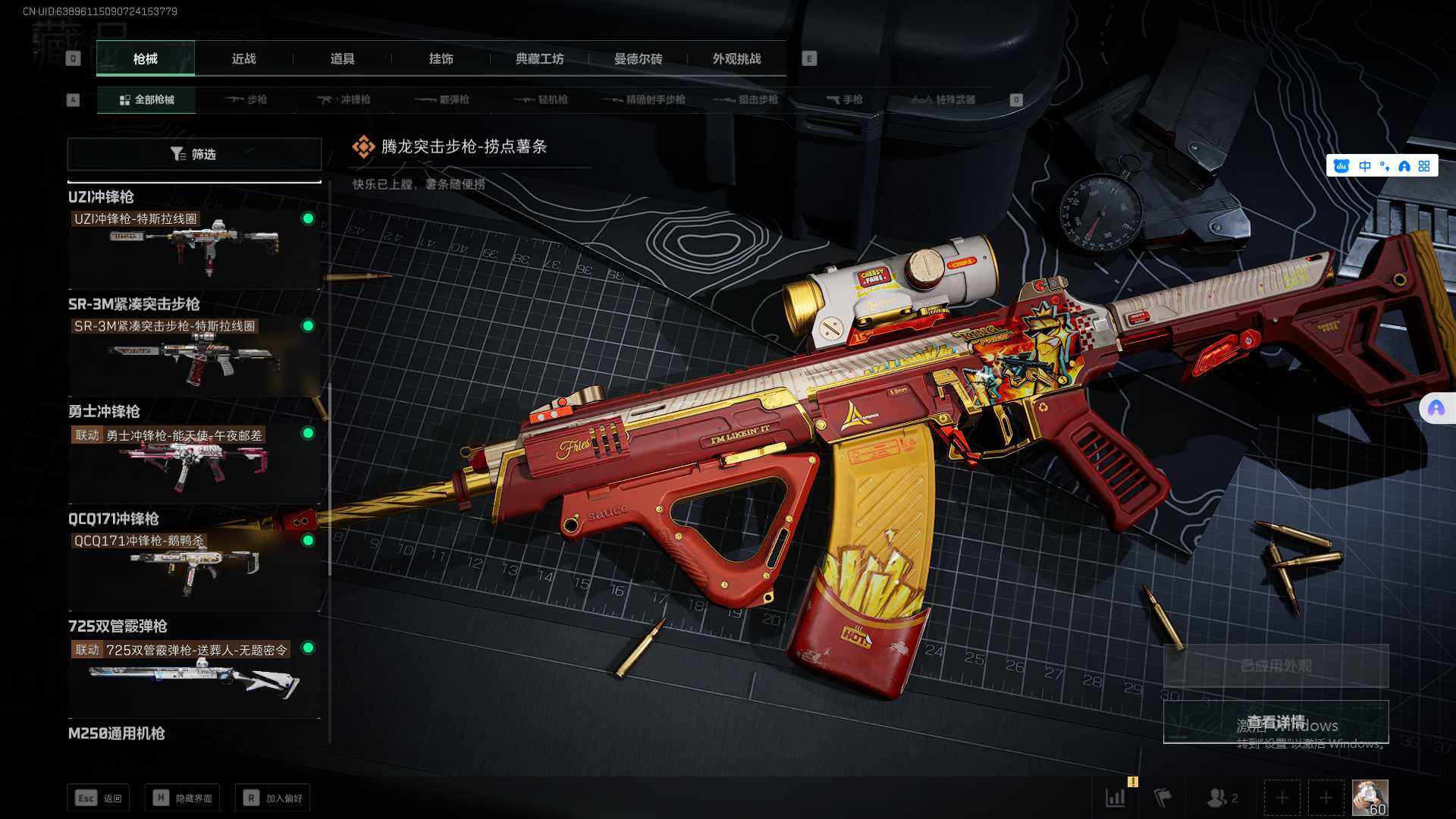This screenshot has width=1456, height=819.
Task: Click the 查看详情 view details button
Action: [1276, 722]
